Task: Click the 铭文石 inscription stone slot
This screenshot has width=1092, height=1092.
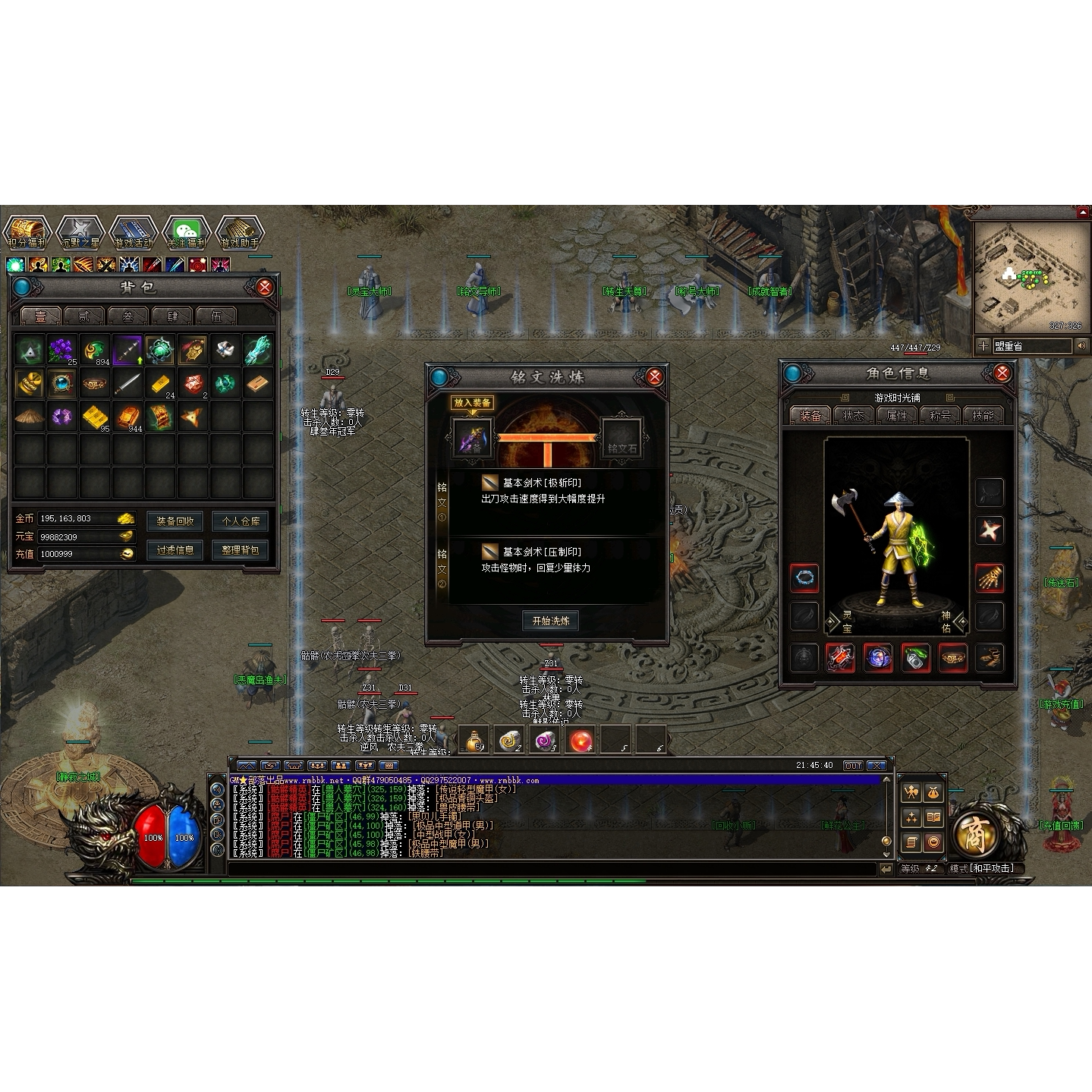Action: [622, 438]
